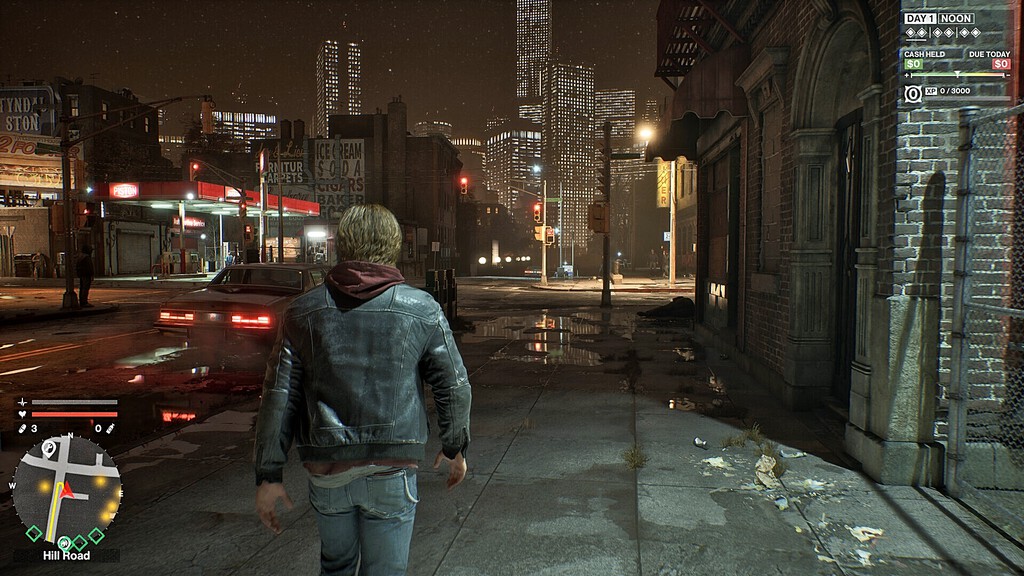Screen dimensions: 1024x576
Task: Click the NOON time-of-day label
Action: (956, 18)
